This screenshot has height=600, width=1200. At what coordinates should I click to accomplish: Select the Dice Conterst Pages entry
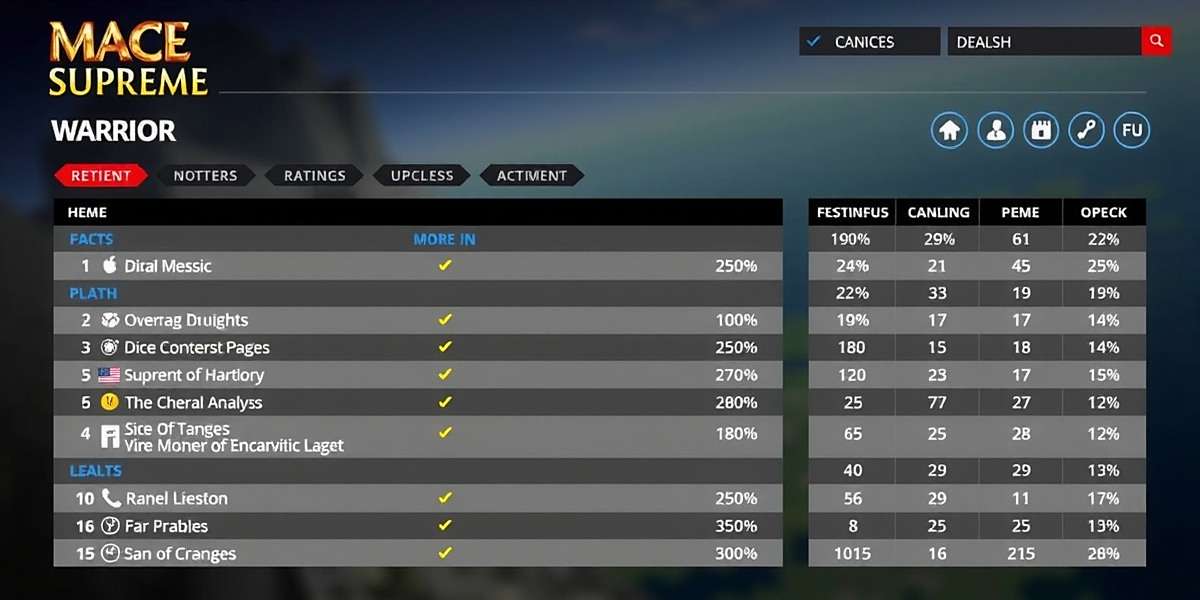(x=197, y=347)
